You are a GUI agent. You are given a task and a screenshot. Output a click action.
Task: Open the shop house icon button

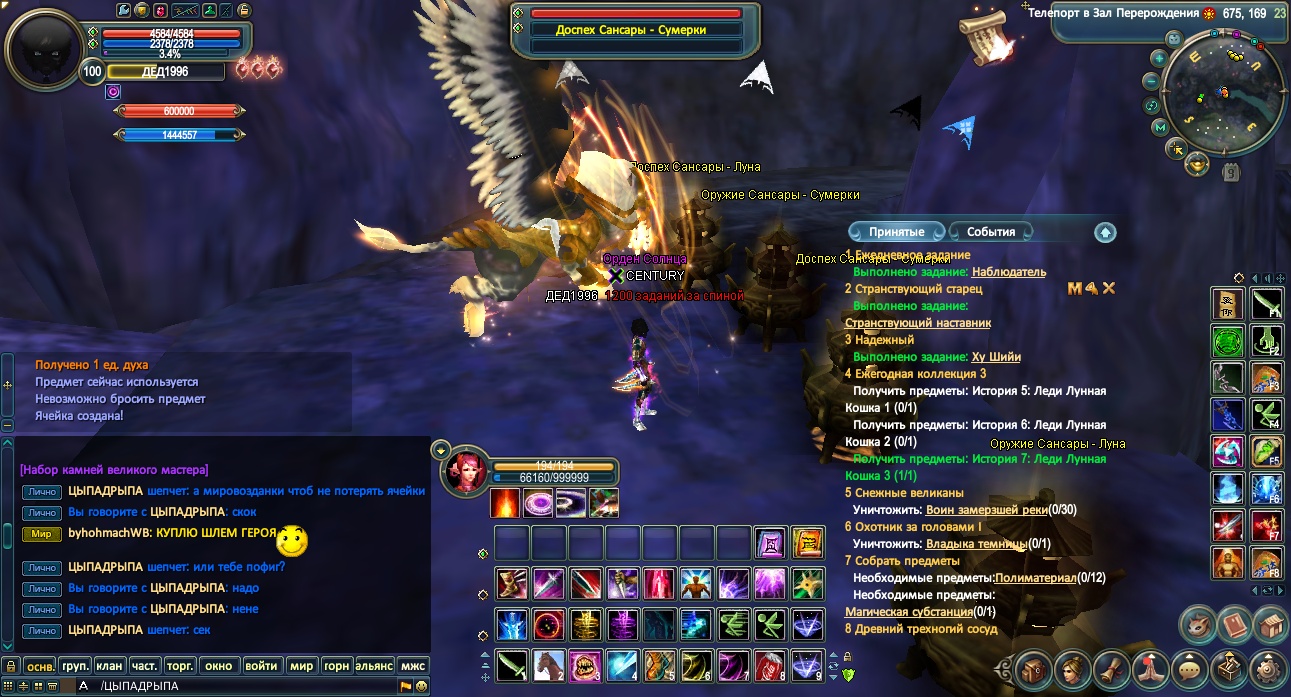coord(1271,625)
